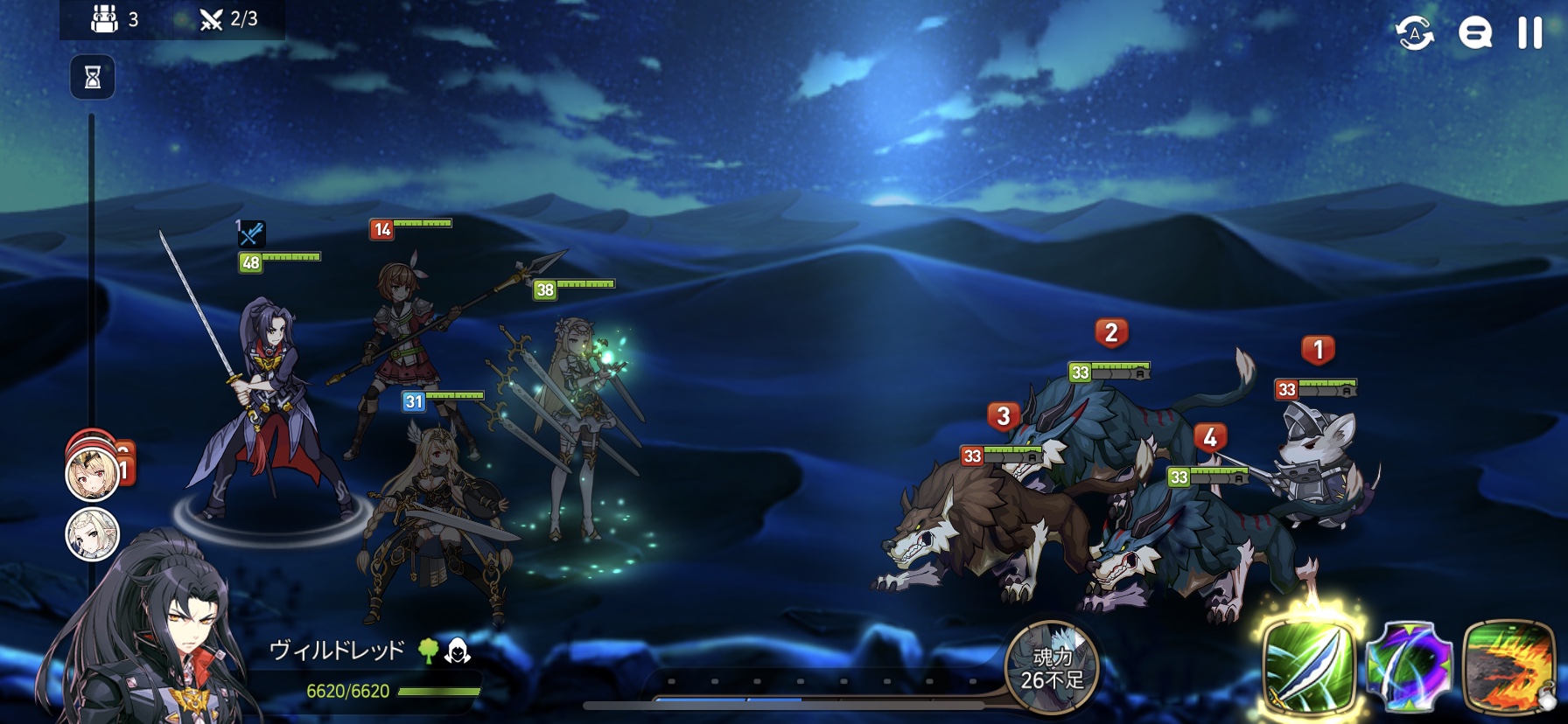The width and height of the screenshot is (1568, 724).
Task: Target enemy marked with number 1
Action: coord(1317,455)
